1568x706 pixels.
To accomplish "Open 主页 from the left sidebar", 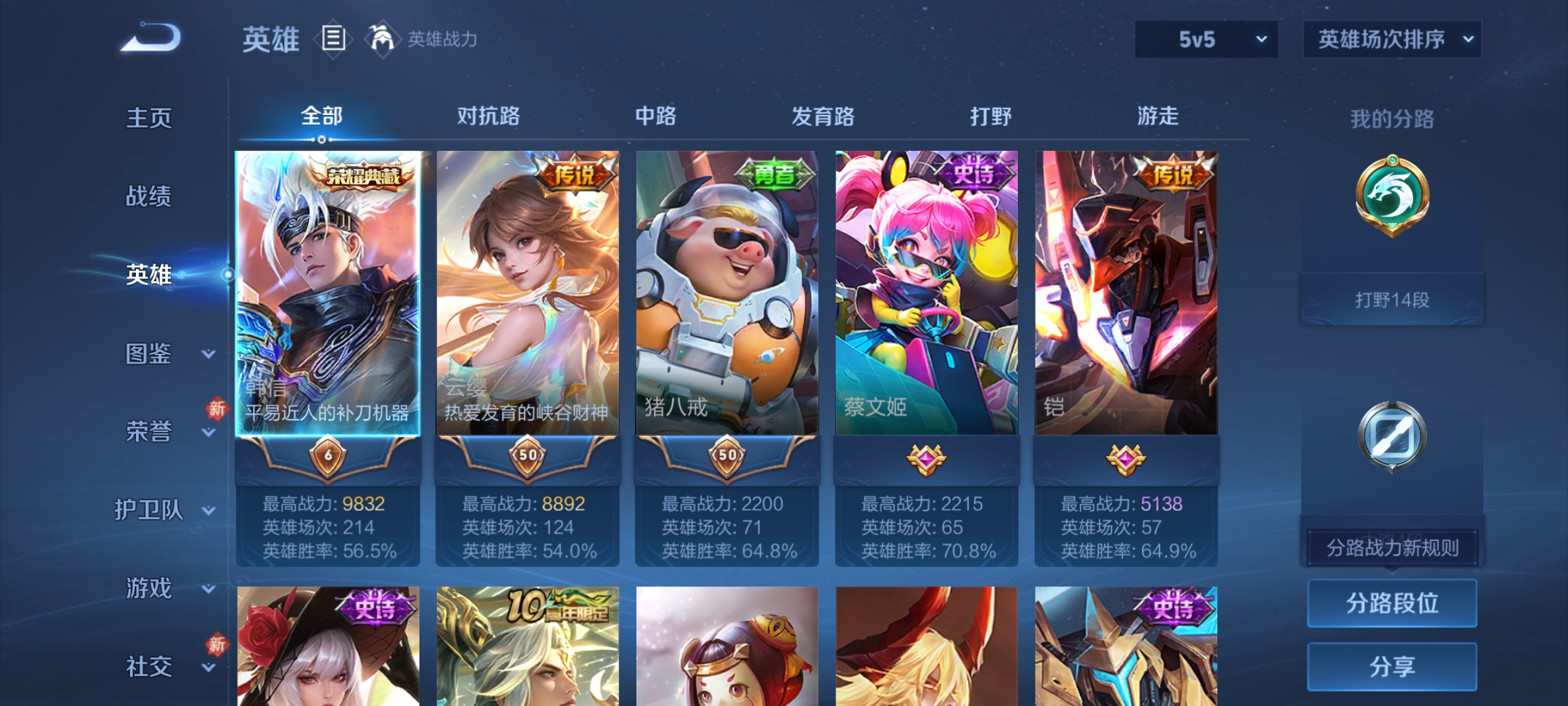I will pyautogui.click(x=149, y=118).
